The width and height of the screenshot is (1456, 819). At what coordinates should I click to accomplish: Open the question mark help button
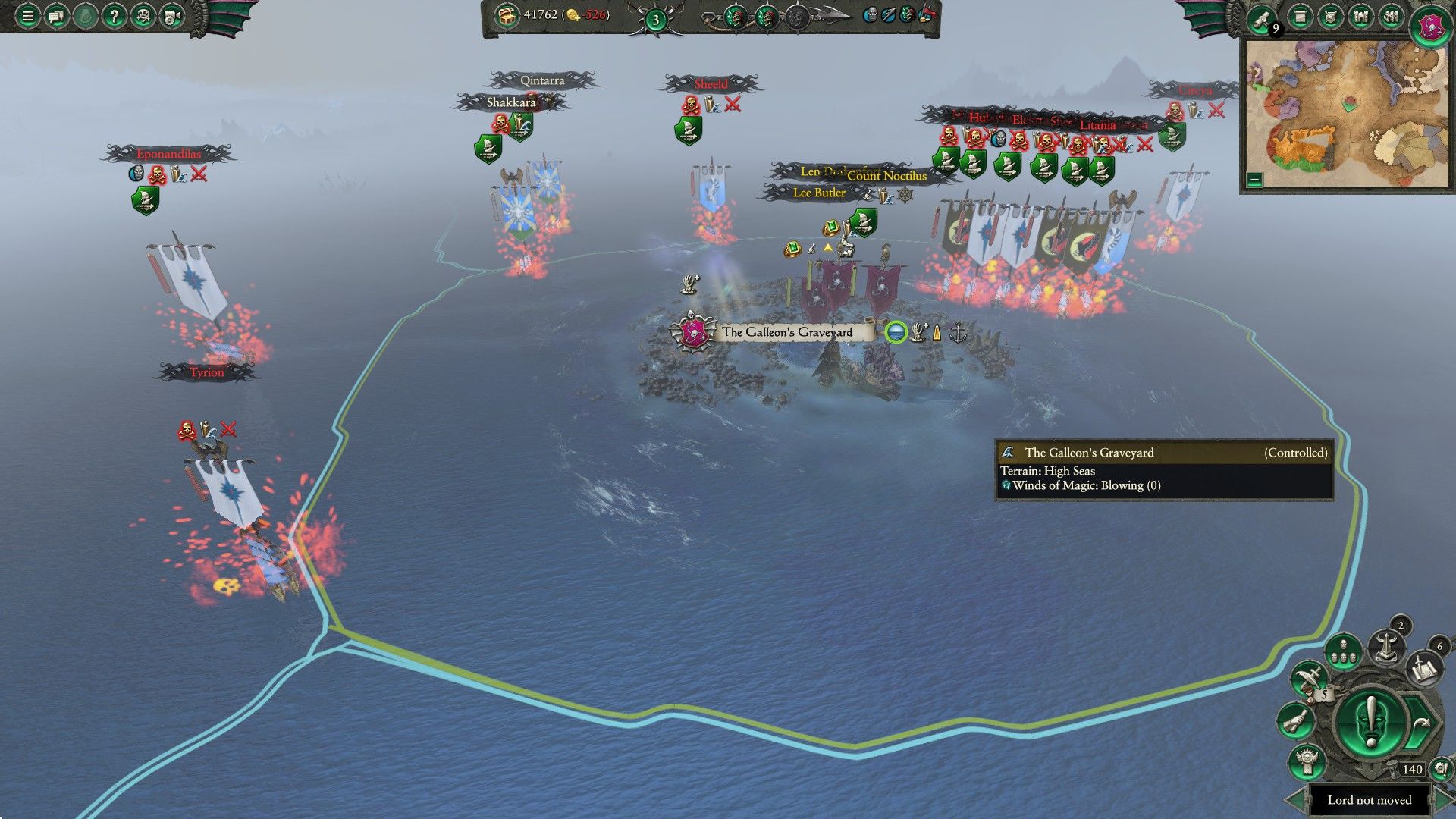pos(114,16)
